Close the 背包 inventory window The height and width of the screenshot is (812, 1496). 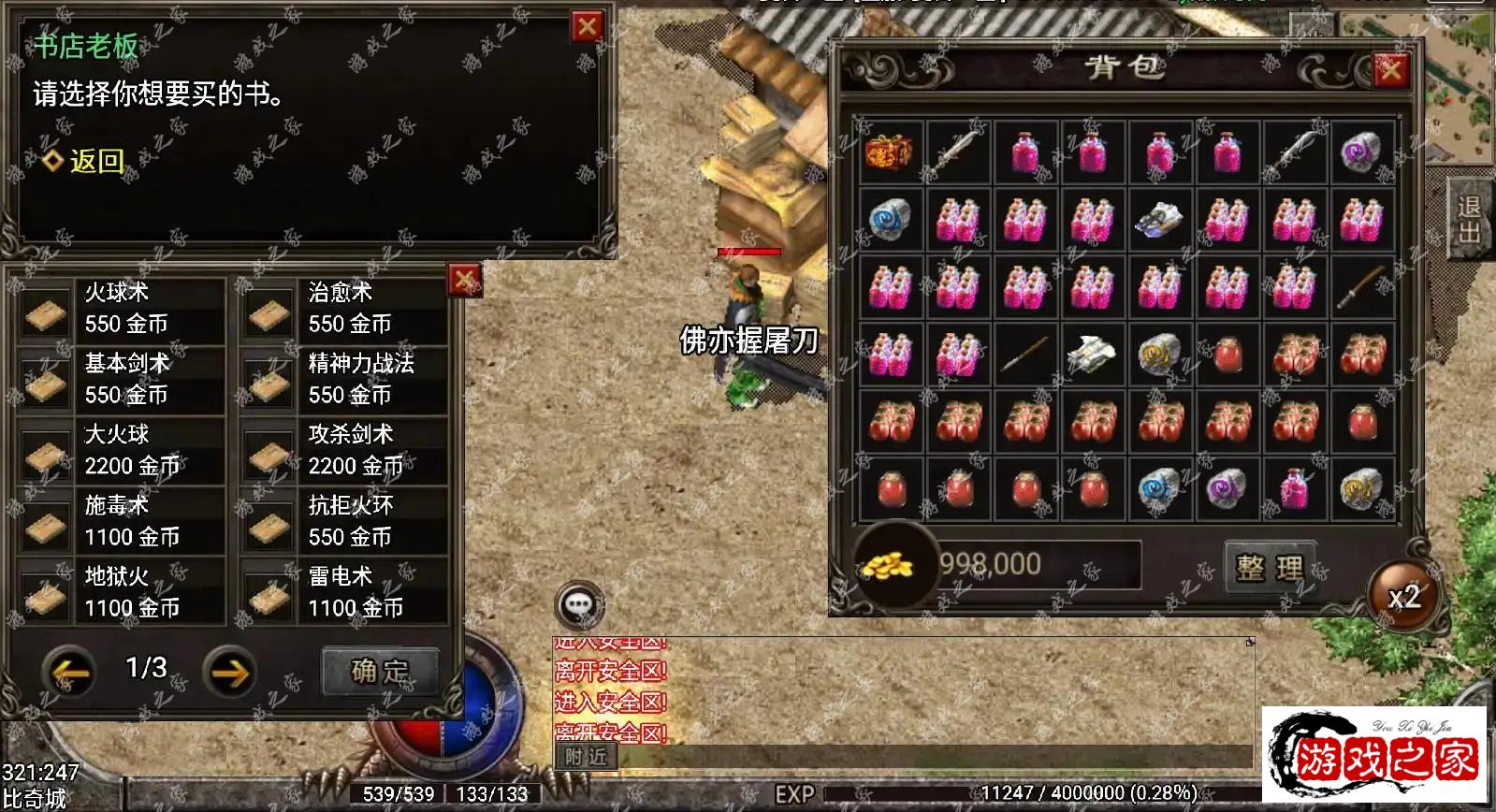coord(1390,69)
